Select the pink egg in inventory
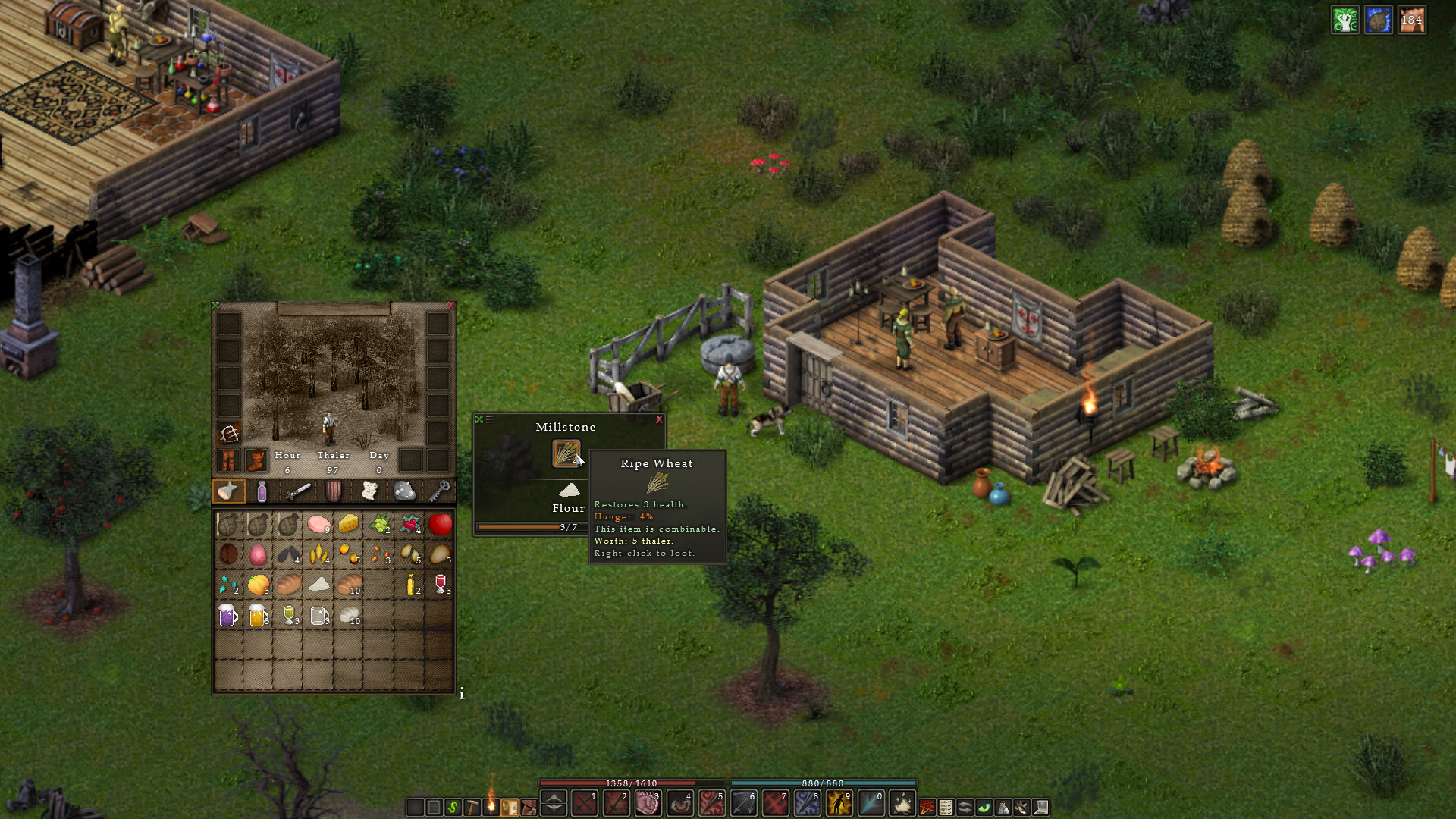This screenshot has width=1456, height=819. click(258, 554)
